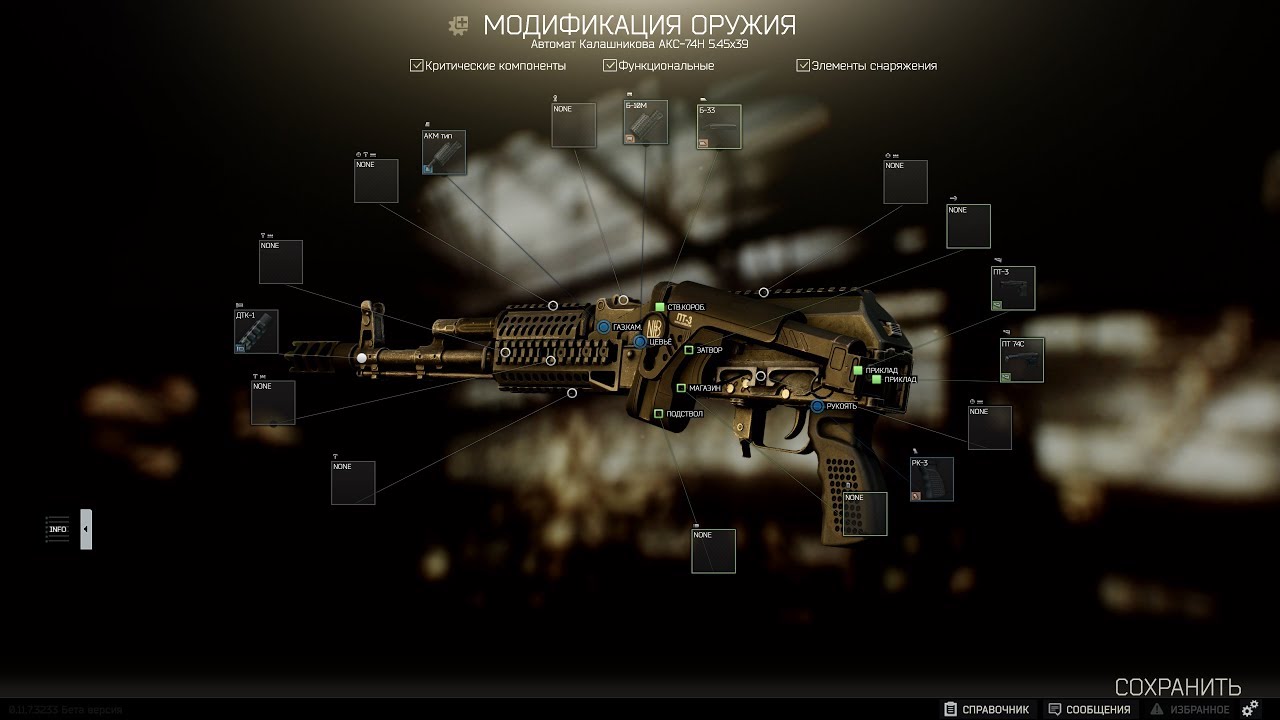Click the ЗАТВОР bolt marker
1280x720 pixels.
coord(689,350)
